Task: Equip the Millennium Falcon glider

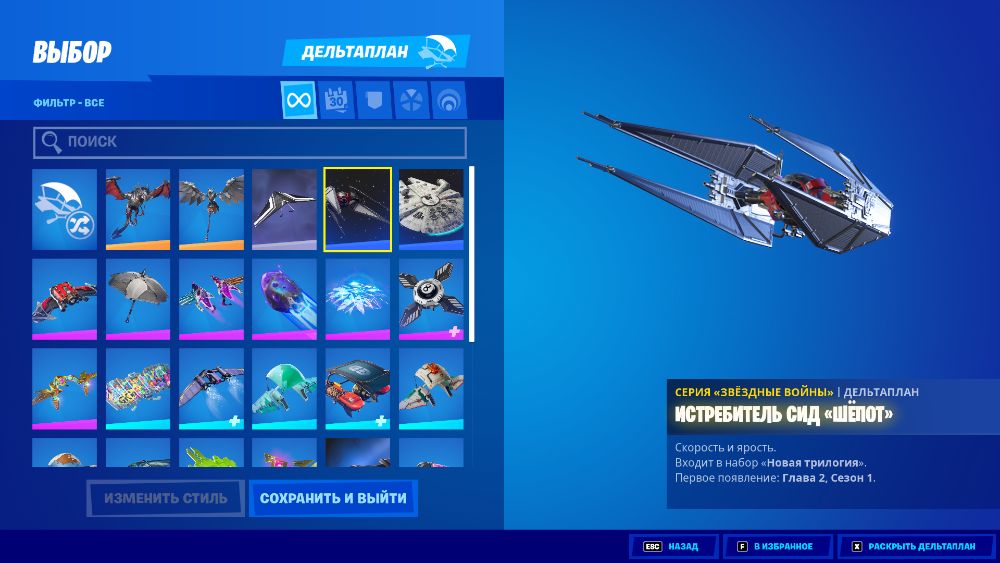Action: [x=431, y=209]
